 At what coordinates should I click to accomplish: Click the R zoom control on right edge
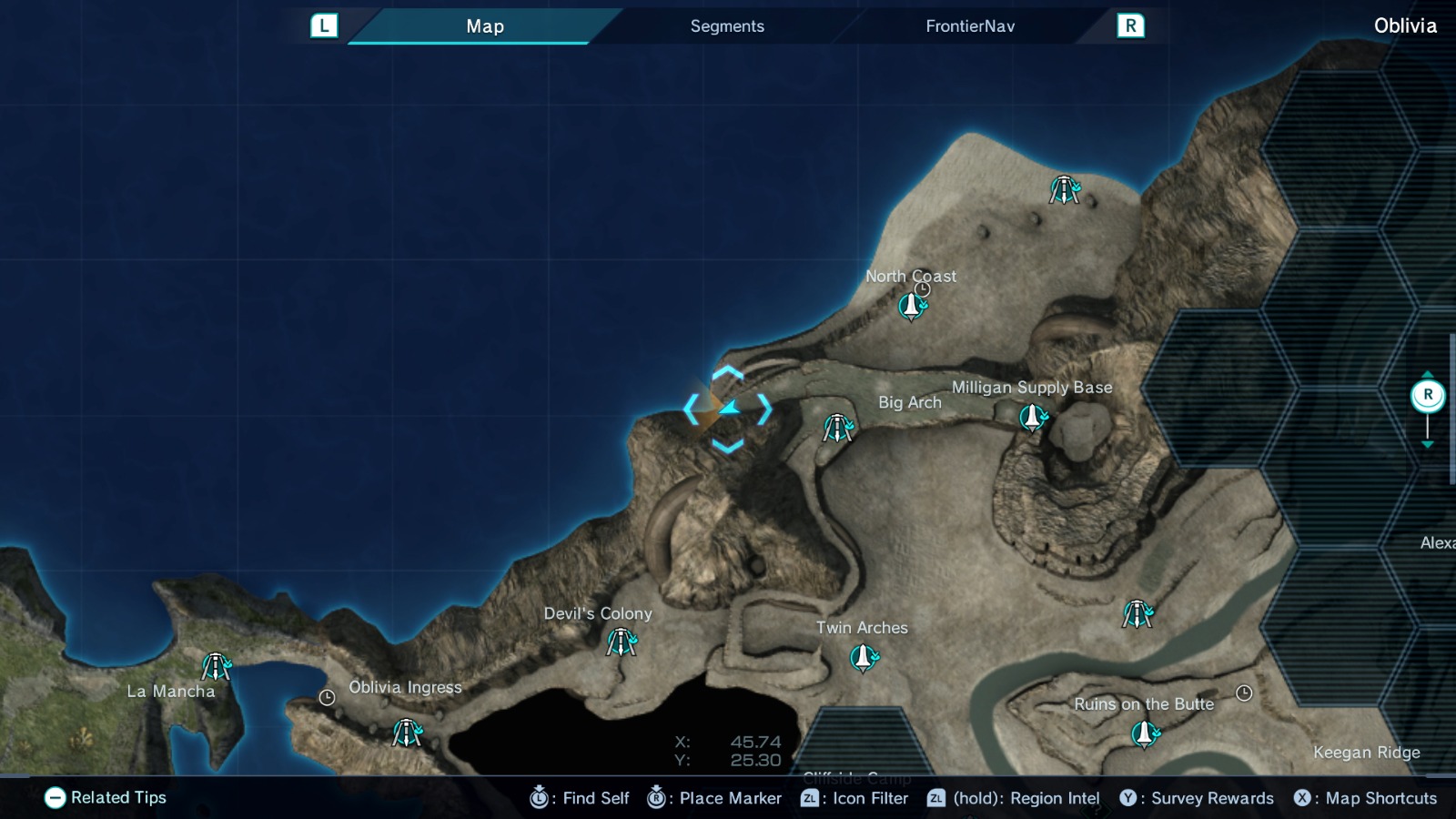tap(1430, 394)
